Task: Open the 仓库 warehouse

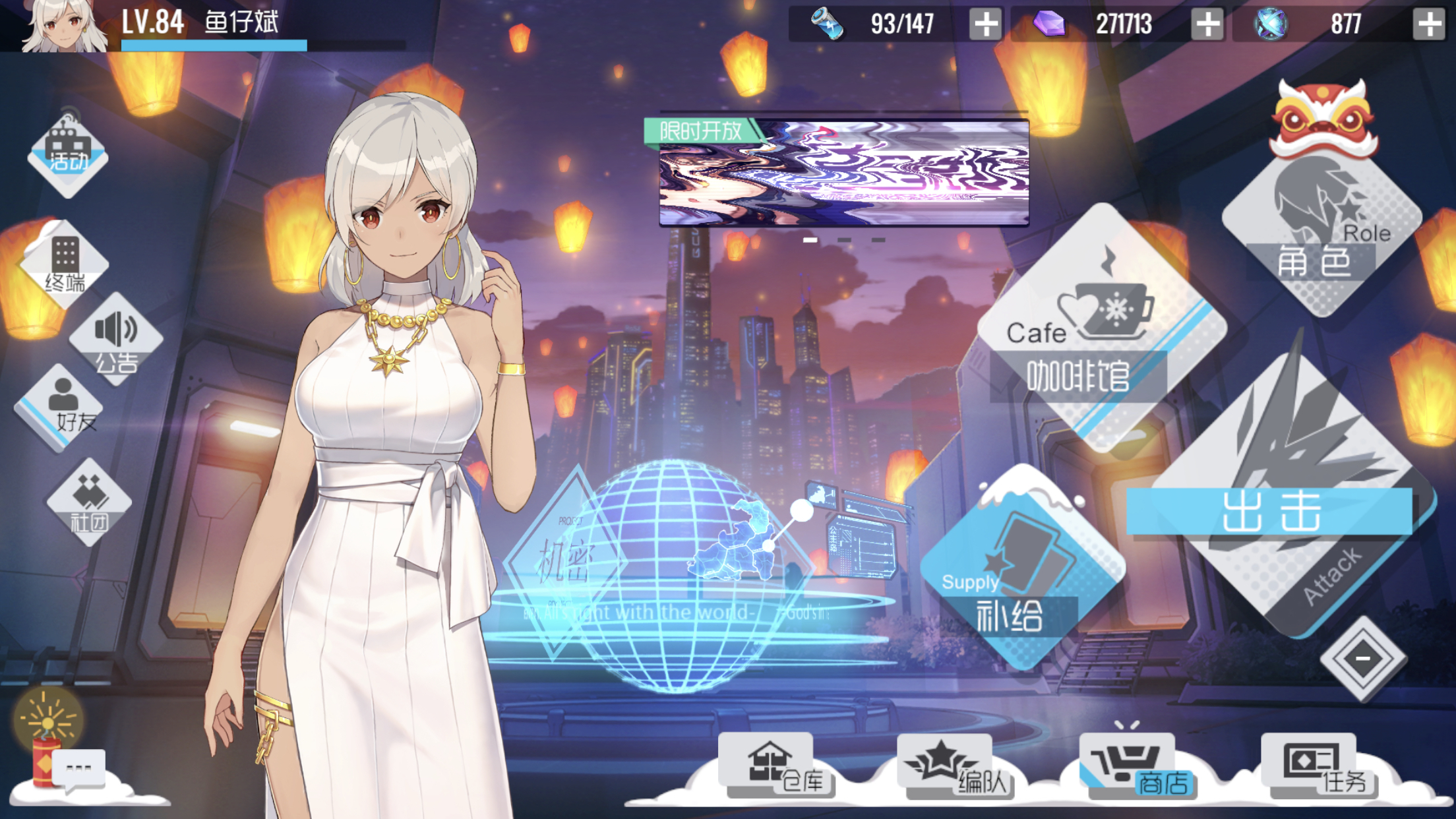Action: point(778,765)
